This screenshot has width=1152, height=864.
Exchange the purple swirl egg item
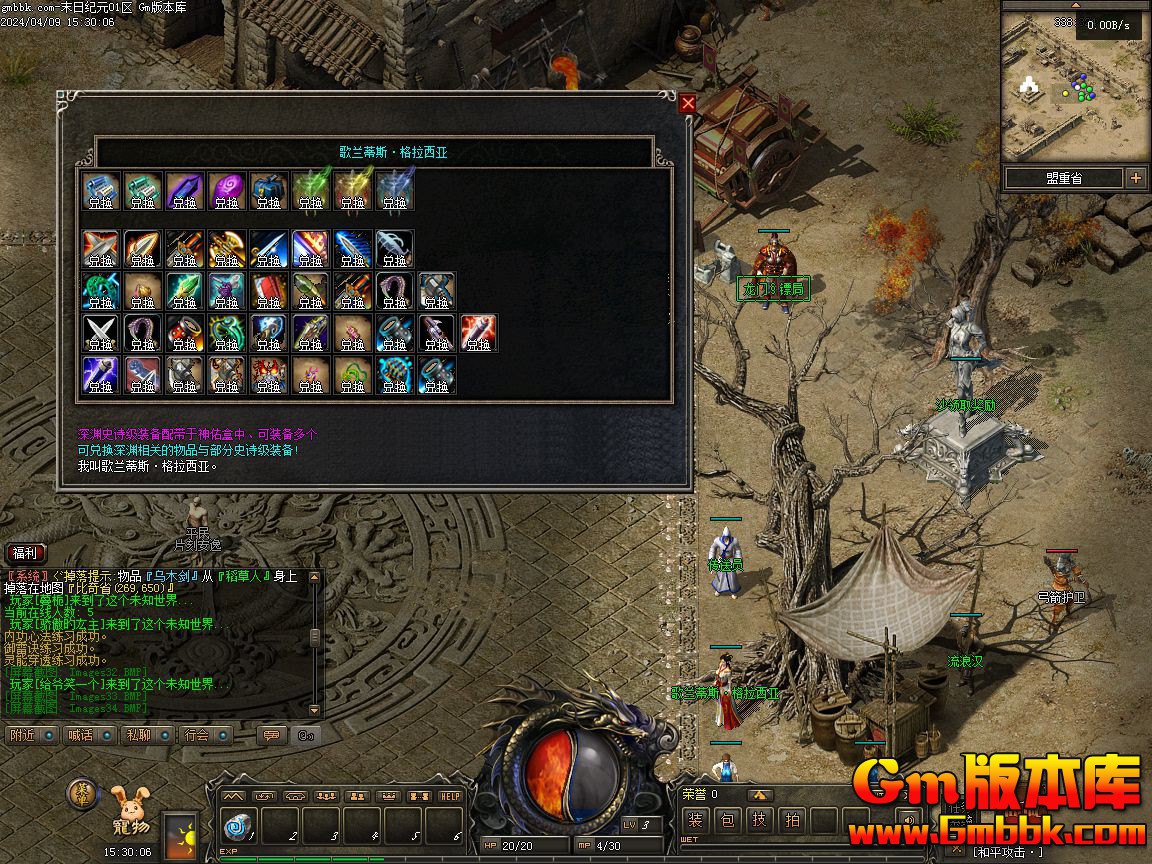click(227, 191)
